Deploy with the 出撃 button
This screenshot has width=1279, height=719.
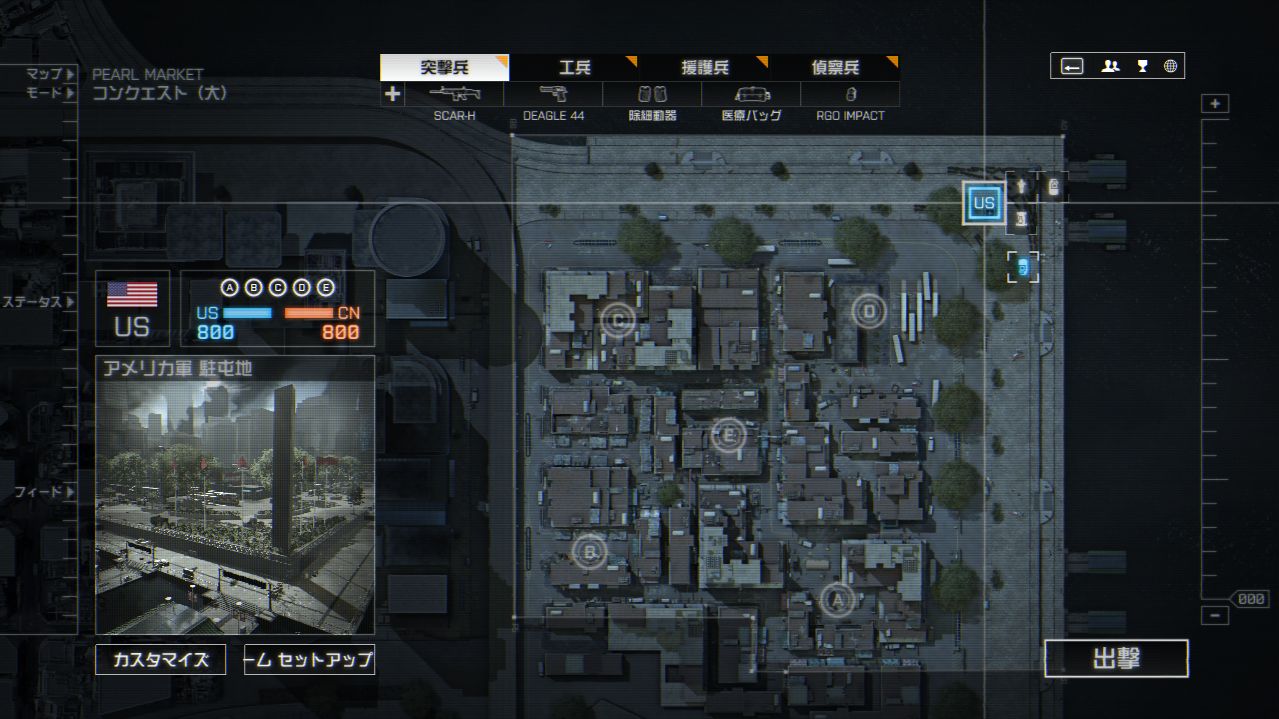point(1116,659)
